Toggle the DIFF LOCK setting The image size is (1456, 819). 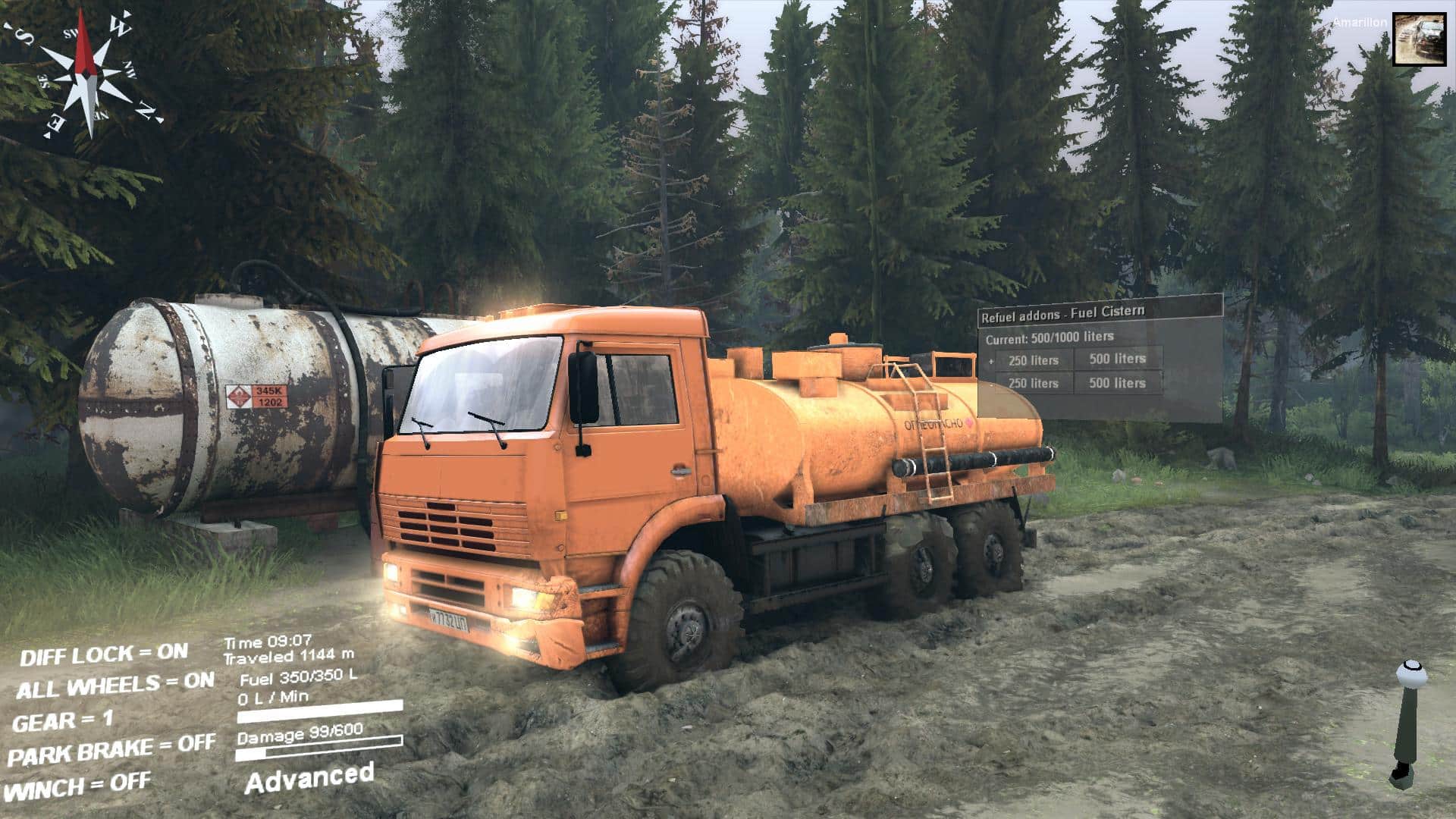104,654
